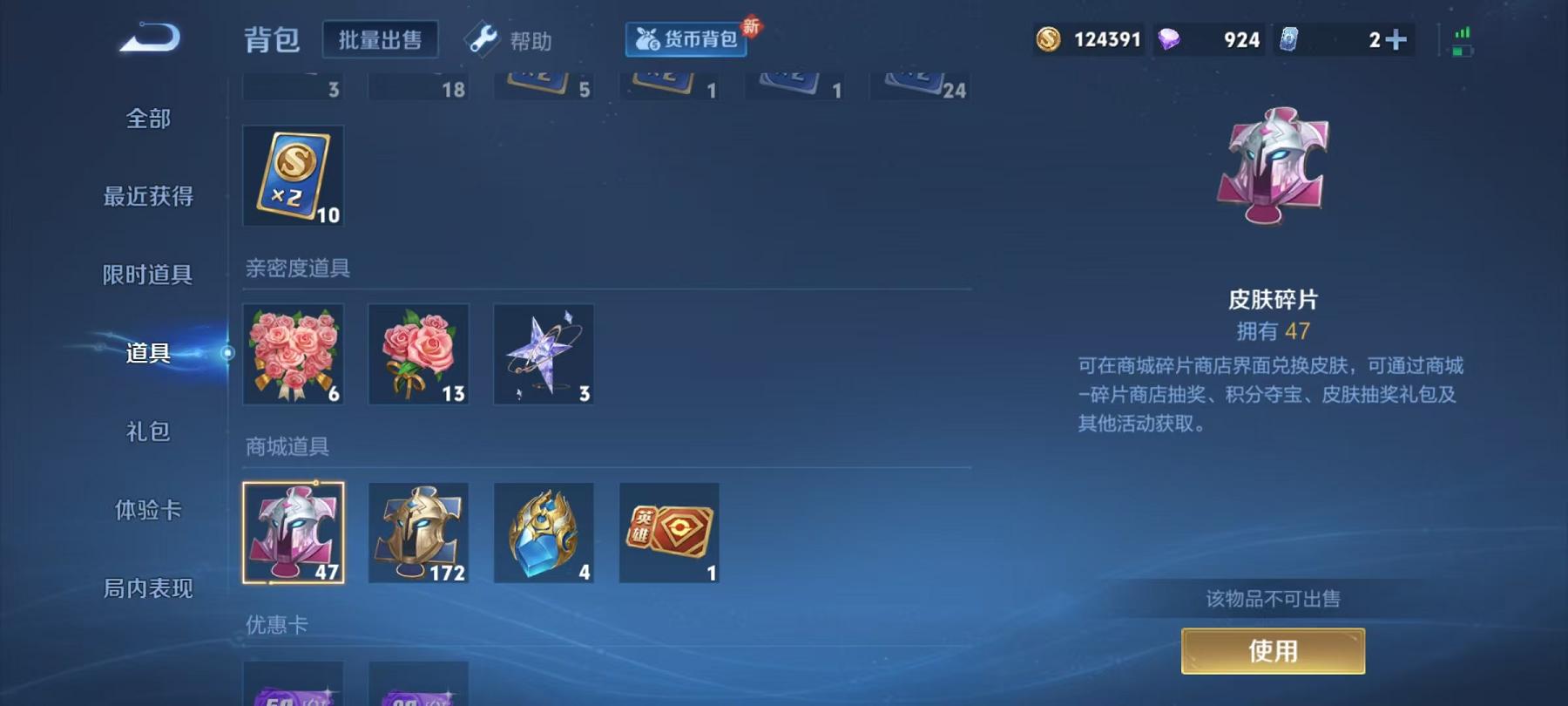Image resolution: width=1568 pixels, height=706 pixels.
Task: Select the purple star intimacy item
Action: coord(544,353)
